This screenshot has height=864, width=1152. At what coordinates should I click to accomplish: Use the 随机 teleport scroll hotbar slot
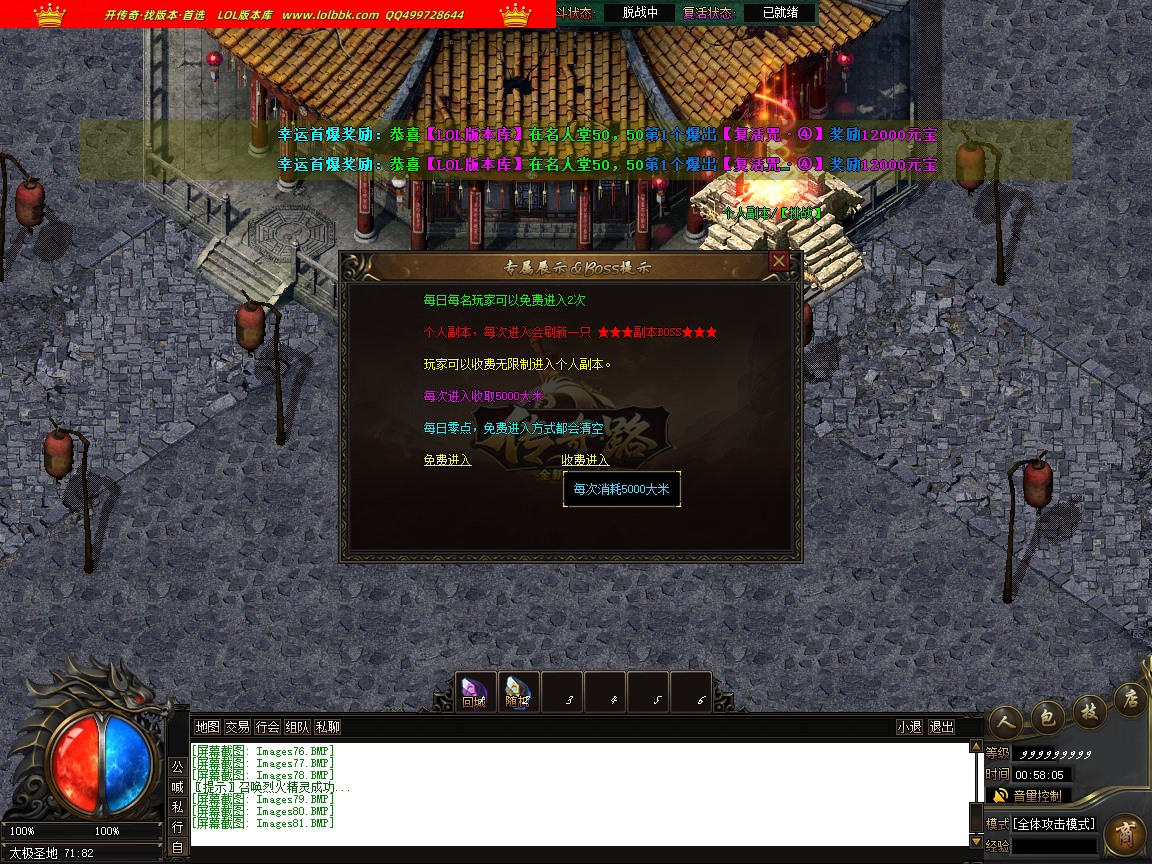[x=517, y=691]
